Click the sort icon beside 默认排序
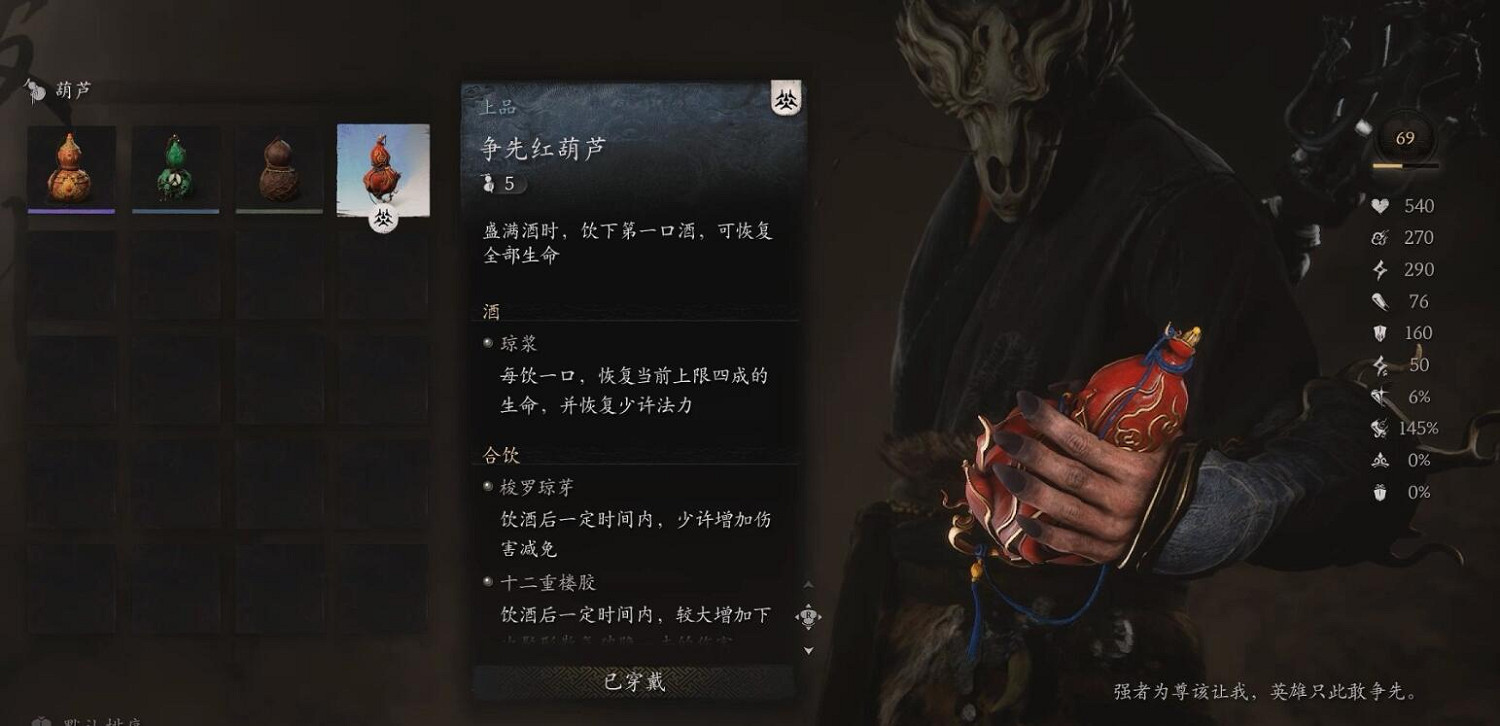Screen dimensions: 1500x726 40,720
